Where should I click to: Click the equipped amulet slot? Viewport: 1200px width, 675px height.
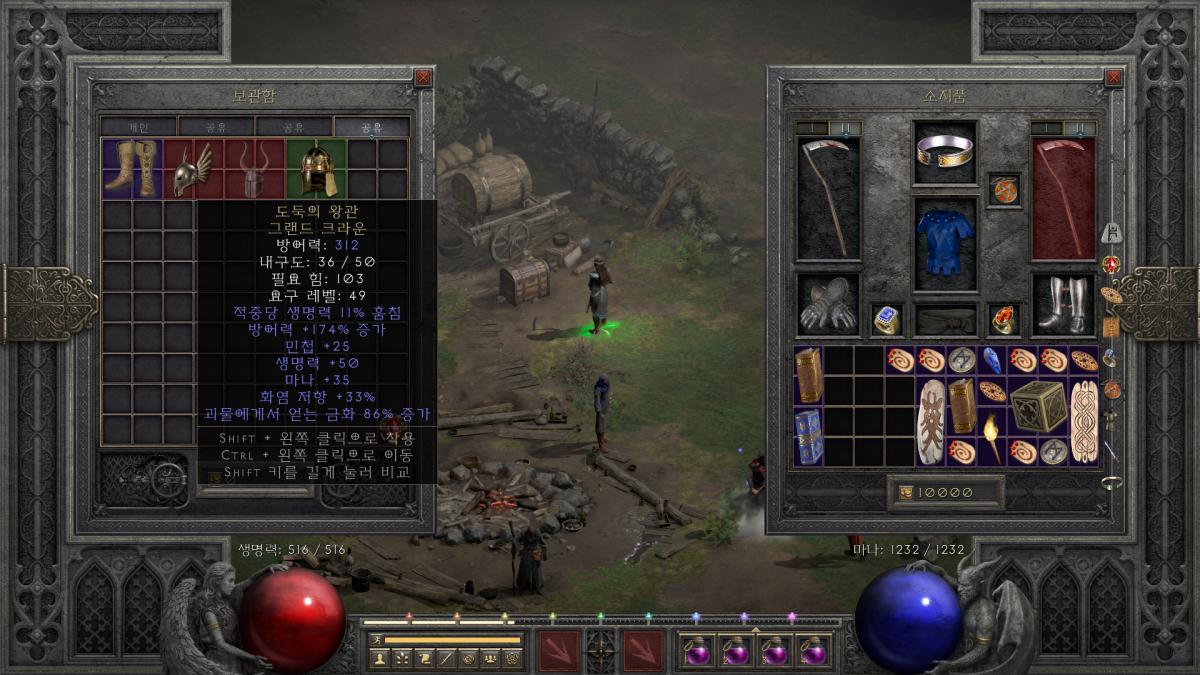pyautogui.click(x=1004, y=189)
